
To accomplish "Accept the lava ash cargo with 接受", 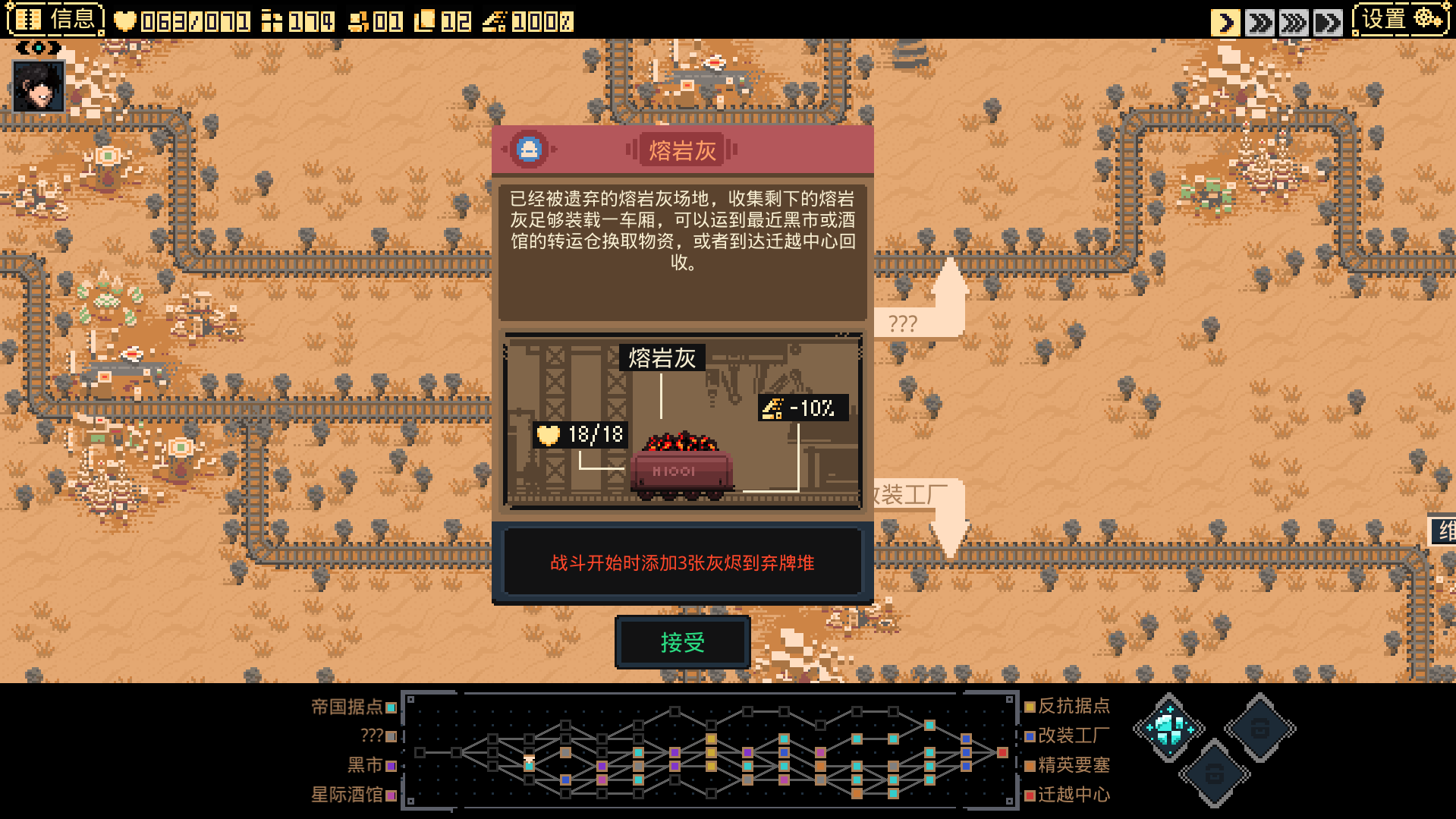I will (682, 642).
